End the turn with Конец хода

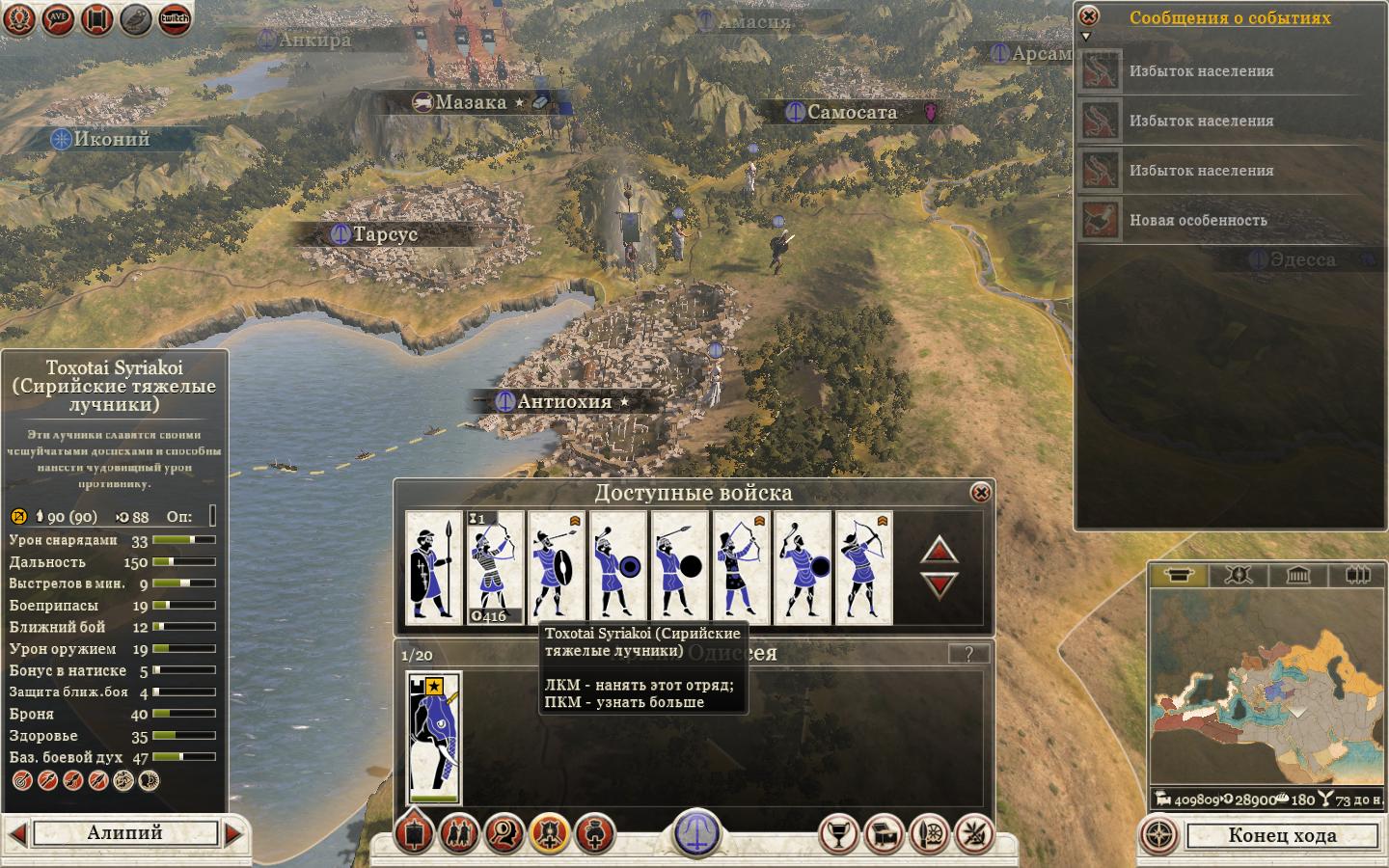[1281, 835]
